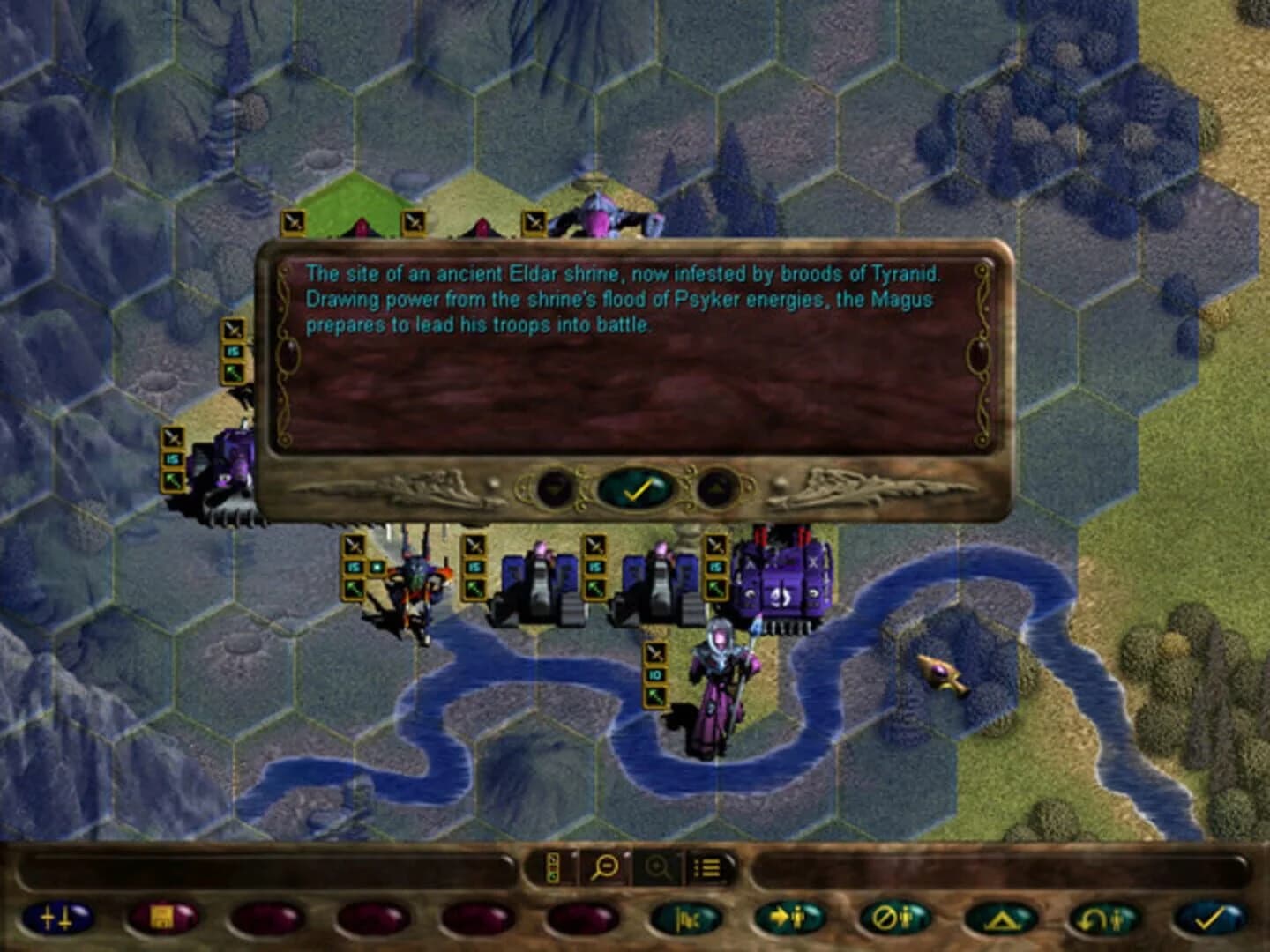Image resolution: width=1270 pixels, height=952 pixels.
Task: Undo the last move with the undo icon
Action: point(1101,917)
